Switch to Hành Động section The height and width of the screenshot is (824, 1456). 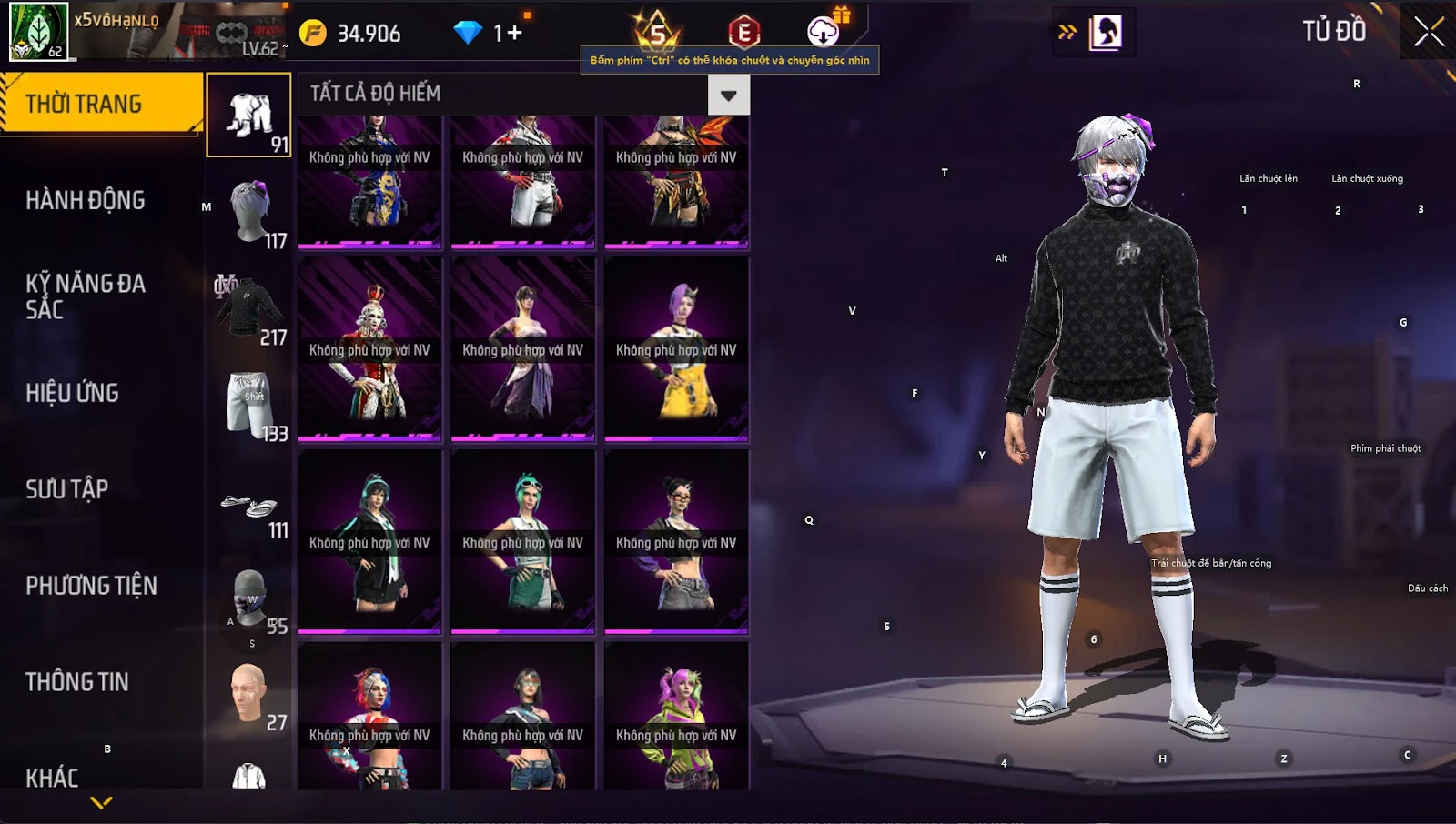click(x=86, y=200)
